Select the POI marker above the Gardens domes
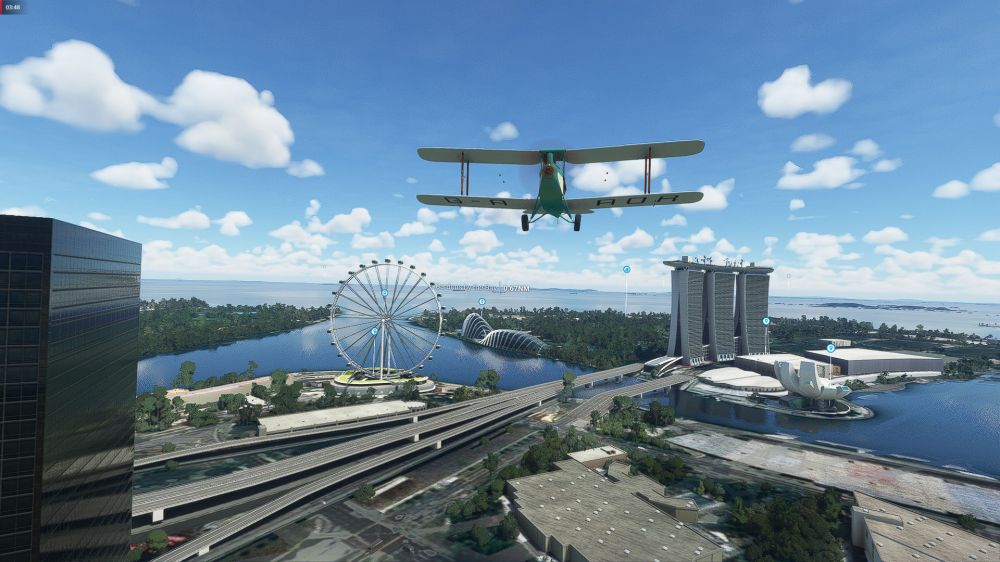Screen dimensions: 1000x562 pyautogui.click(x=481, y=301)
